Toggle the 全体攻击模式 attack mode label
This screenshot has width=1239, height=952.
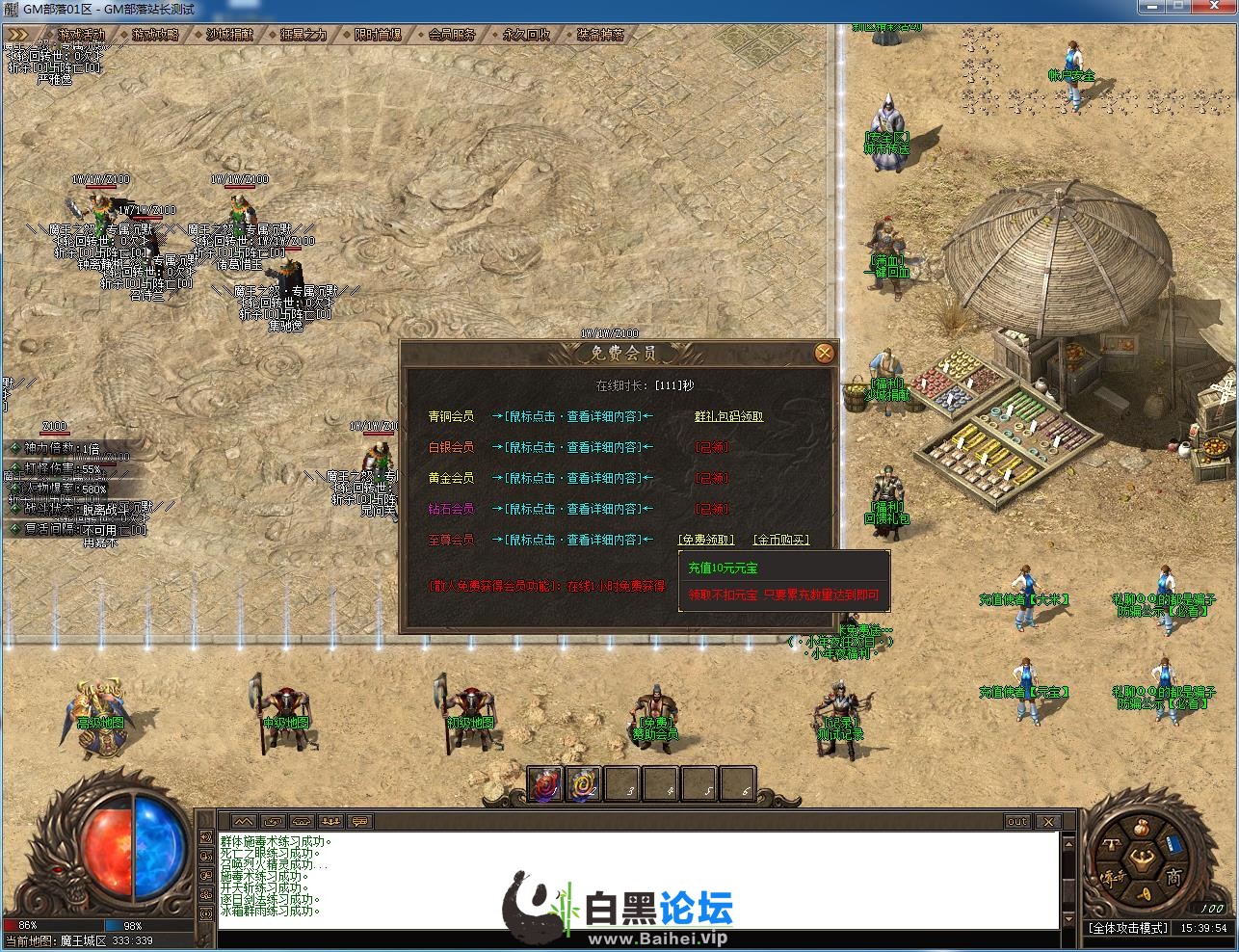click(x=1129, y=928)
